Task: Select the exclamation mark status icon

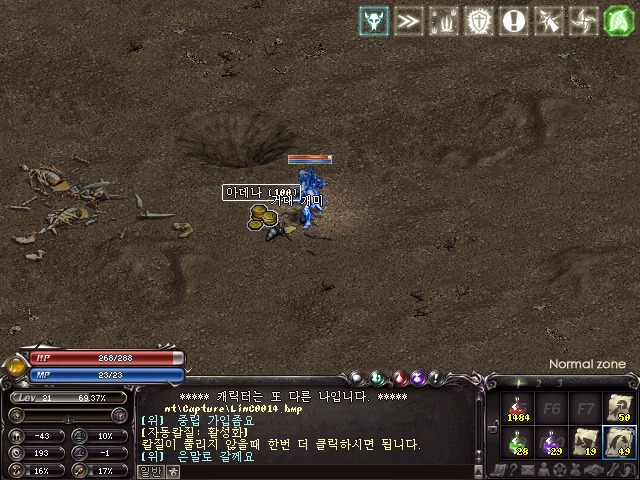Action: coord(514,22)
